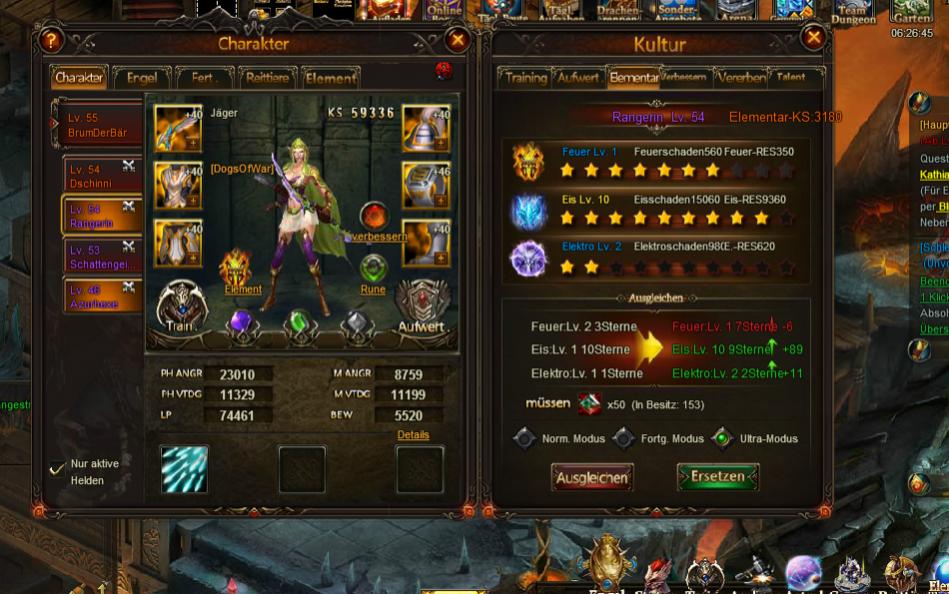The image size is (949, 594).
Task: Select the Norm. Modus option
Action: [525, 439]
